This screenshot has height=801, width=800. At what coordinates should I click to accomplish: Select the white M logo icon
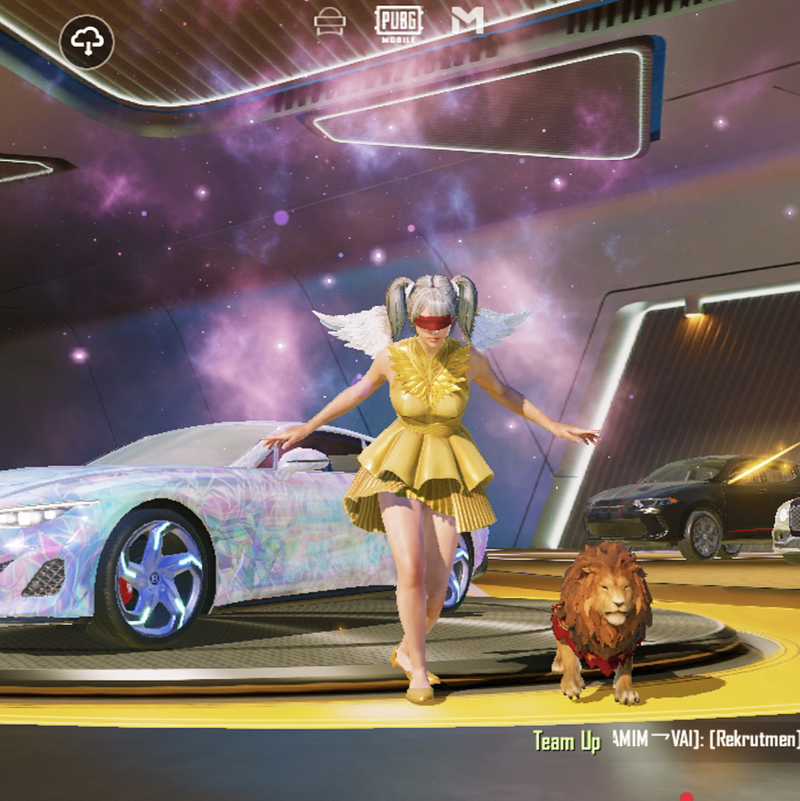coord(466,20)
